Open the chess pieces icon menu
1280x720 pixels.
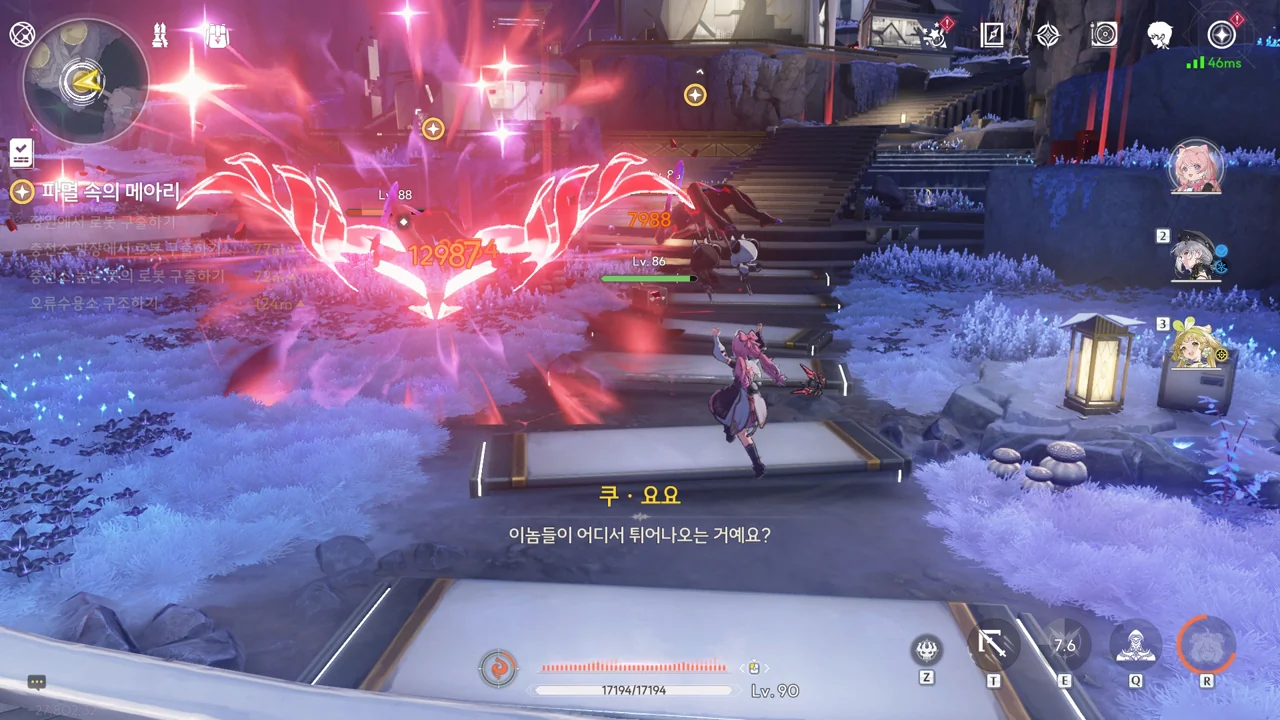pyautogui.click(x=159, y=35)
